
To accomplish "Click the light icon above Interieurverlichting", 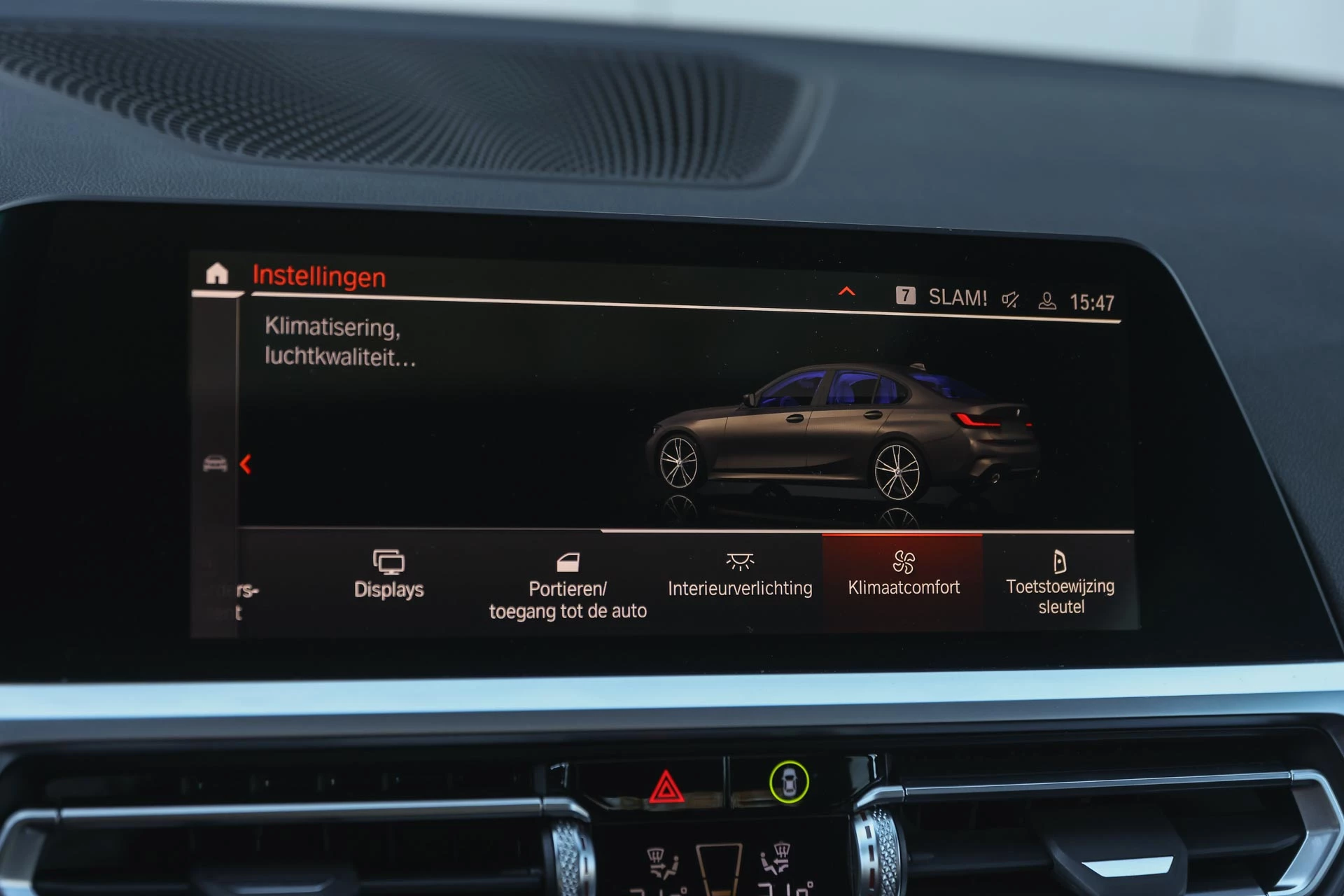I will (x=741, y=560).
